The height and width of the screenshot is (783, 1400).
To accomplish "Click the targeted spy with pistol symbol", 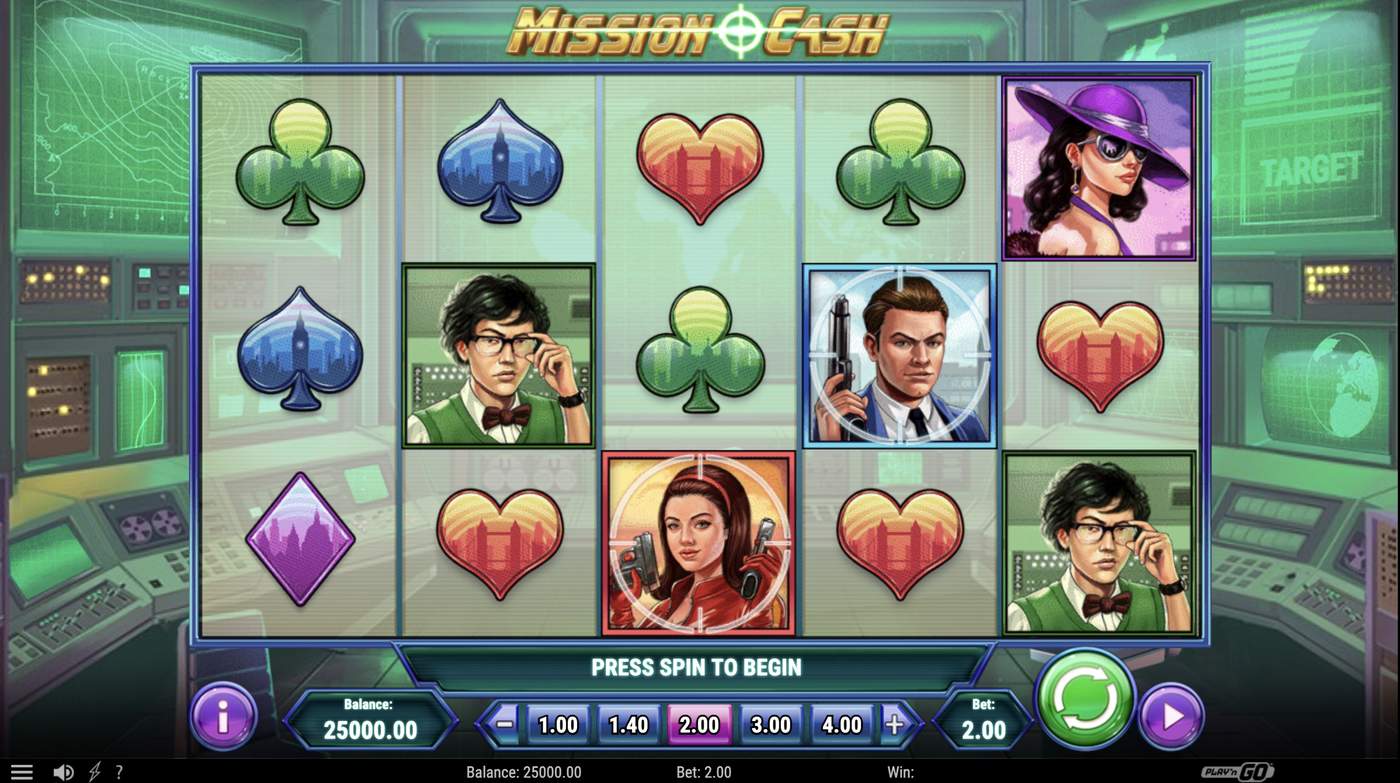I will (898, 354).
